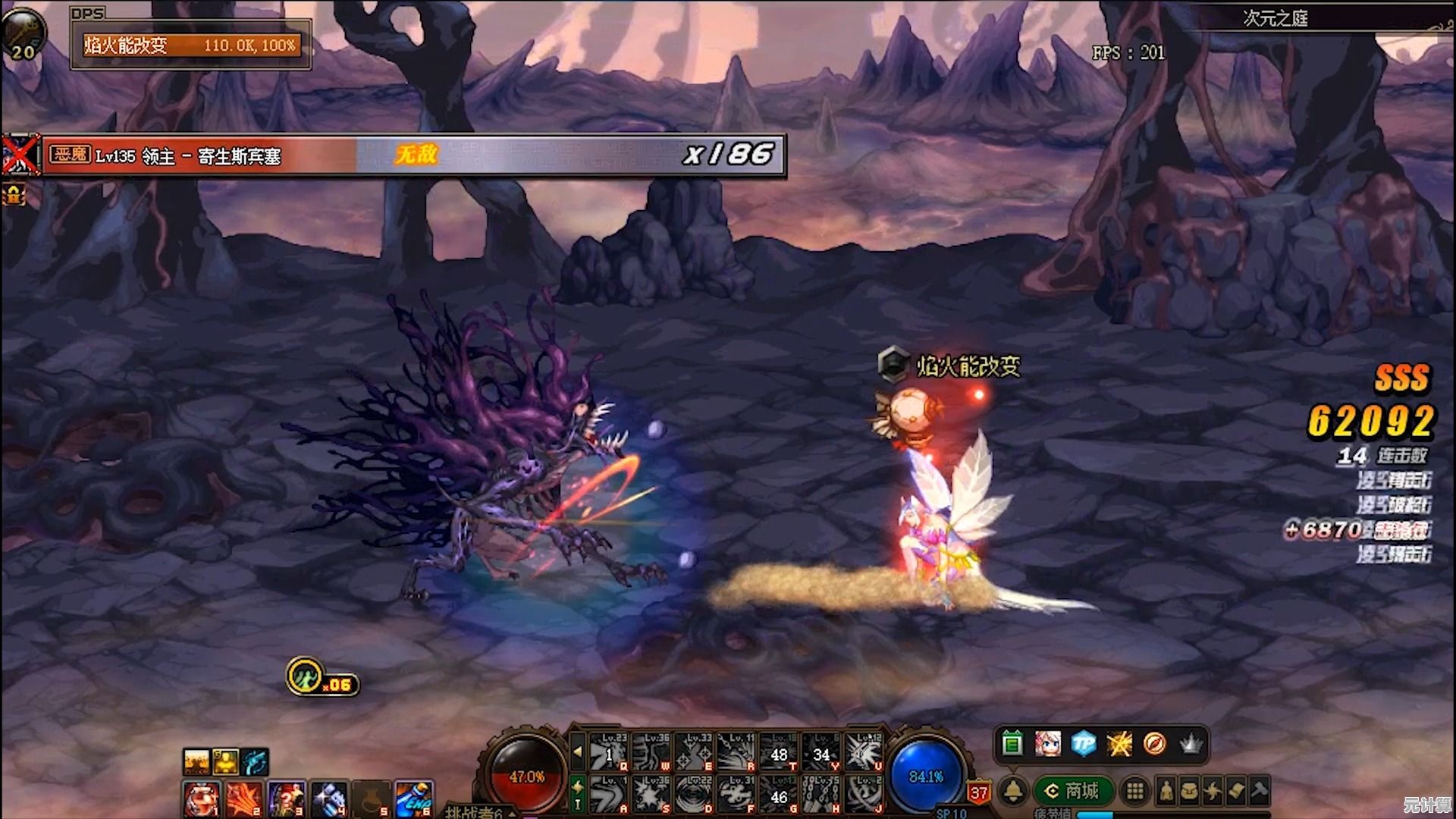The height and width of the screenshot is (819, 1456).
Task: Open the character info silhouette icon
Action: click(x=1166, y=792)
